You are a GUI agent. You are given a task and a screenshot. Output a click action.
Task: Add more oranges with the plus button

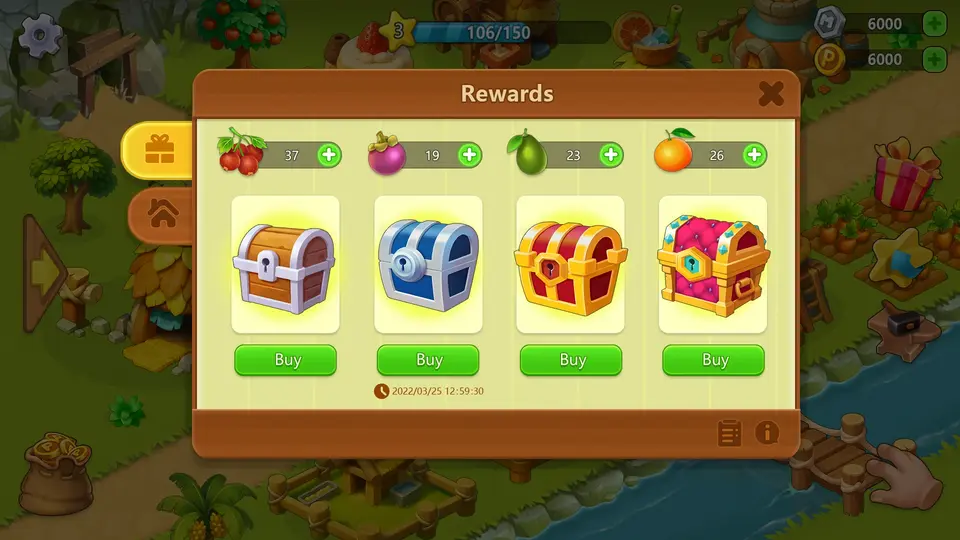754,155
